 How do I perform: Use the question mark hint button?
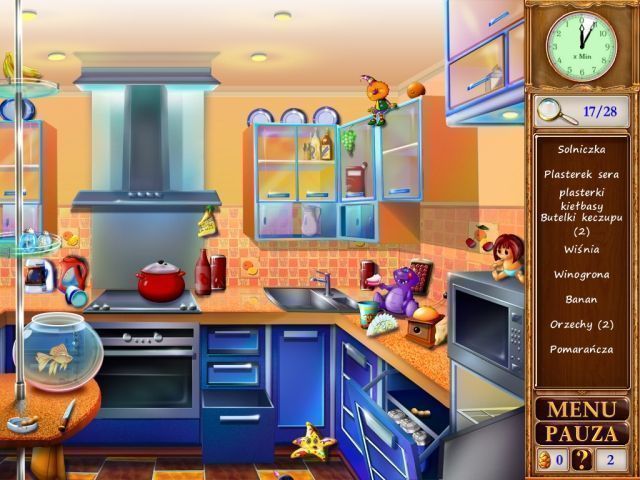581,460
